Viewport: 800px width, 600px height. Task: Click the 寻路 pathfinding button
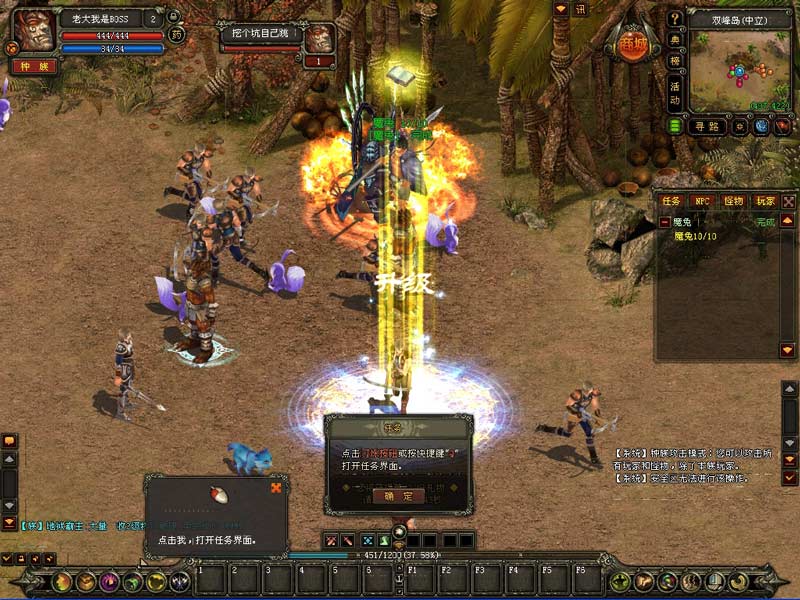pos(706,126)
